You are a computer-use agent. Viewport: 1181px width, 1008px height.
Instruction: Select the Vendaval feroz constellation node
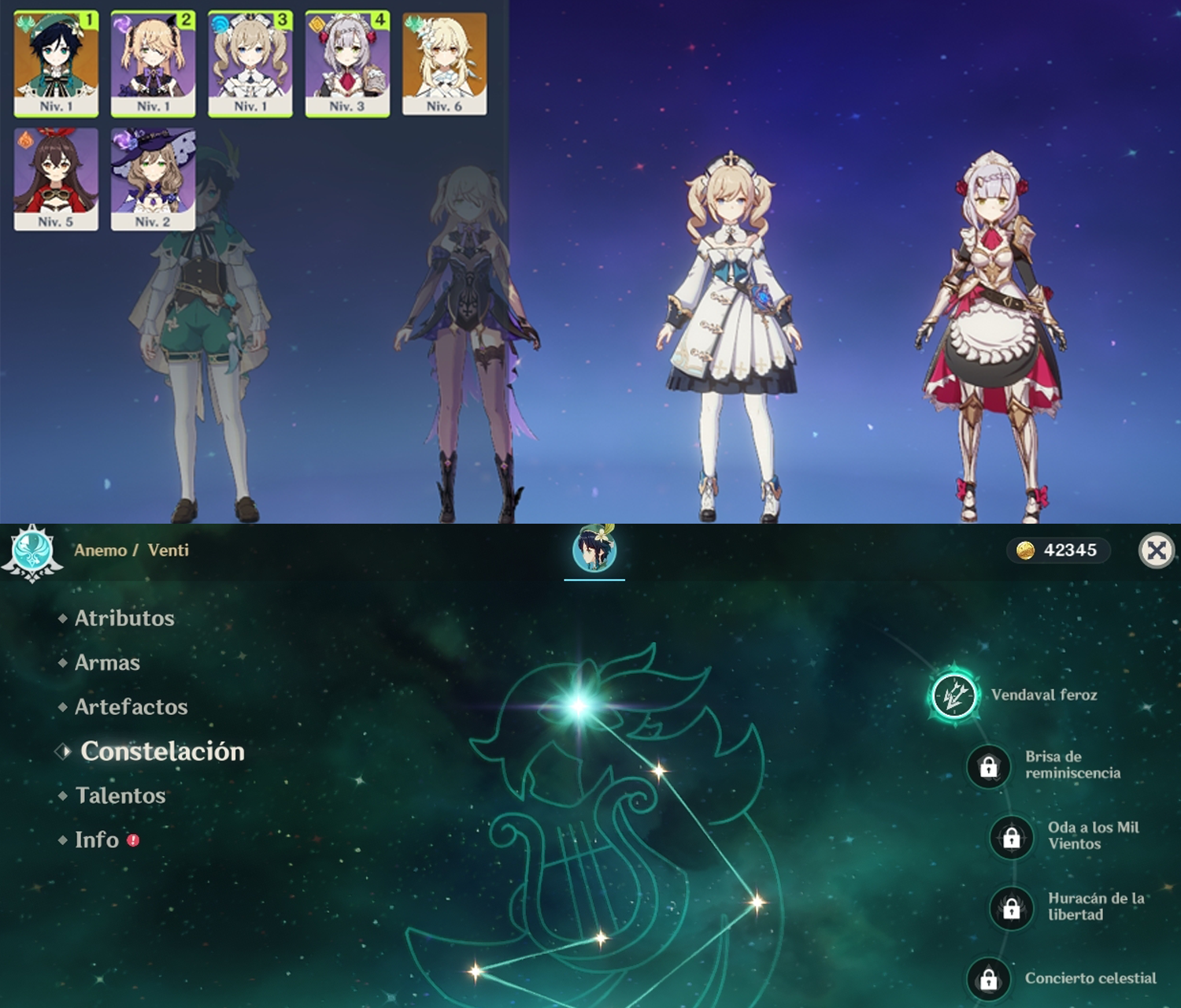point(954,695)
